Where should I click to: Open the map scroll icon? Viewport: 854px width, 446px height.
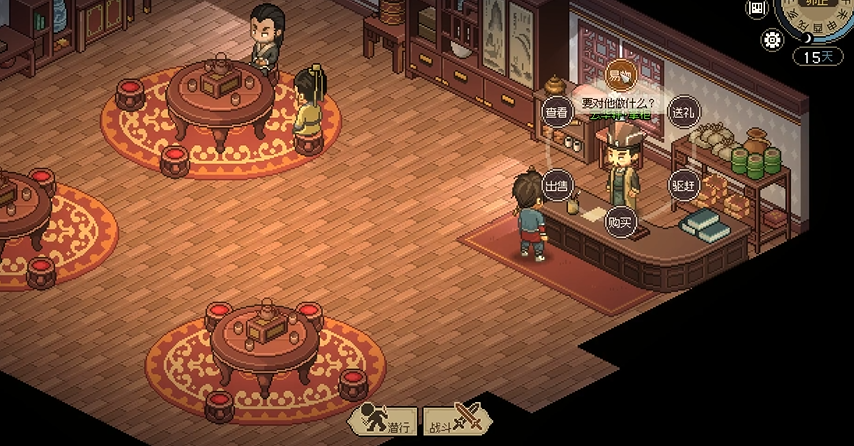pos(757,8)
